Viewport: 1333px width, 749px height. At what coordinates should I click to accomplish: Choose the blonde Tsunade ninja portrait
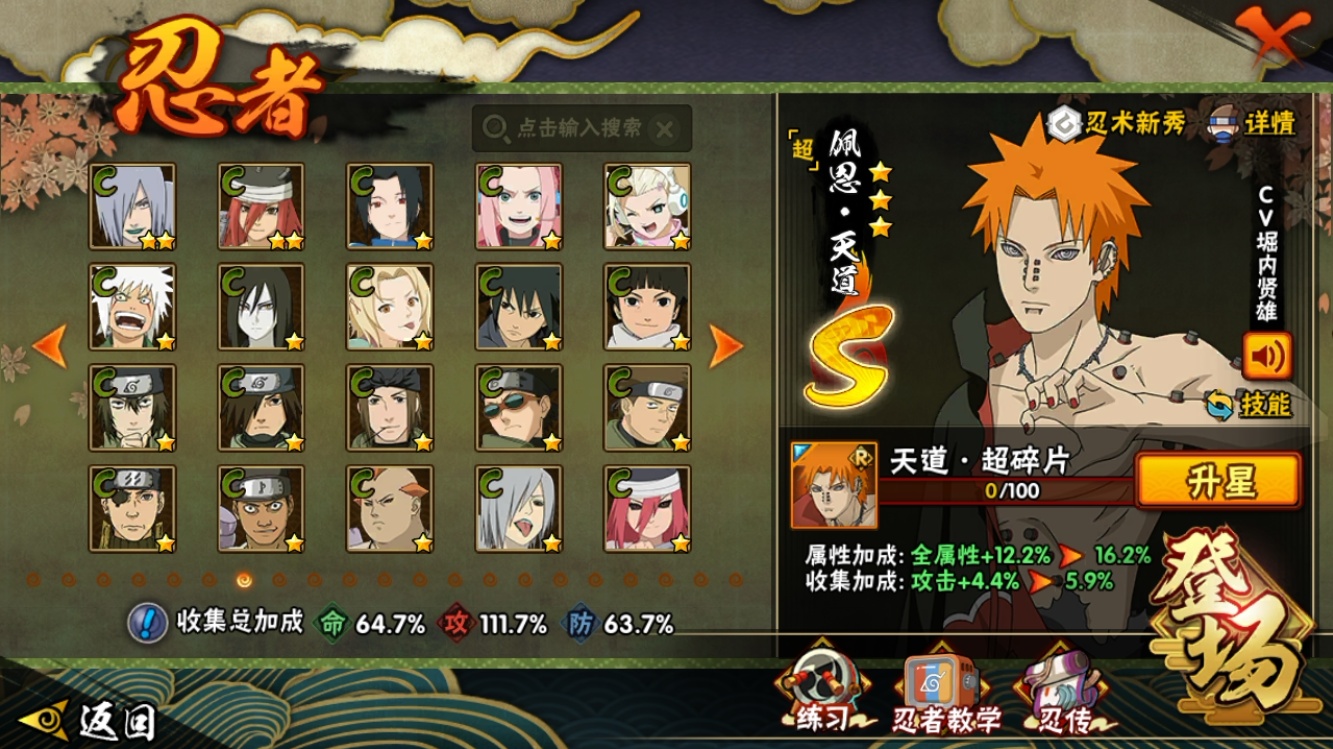pos(390,306)
